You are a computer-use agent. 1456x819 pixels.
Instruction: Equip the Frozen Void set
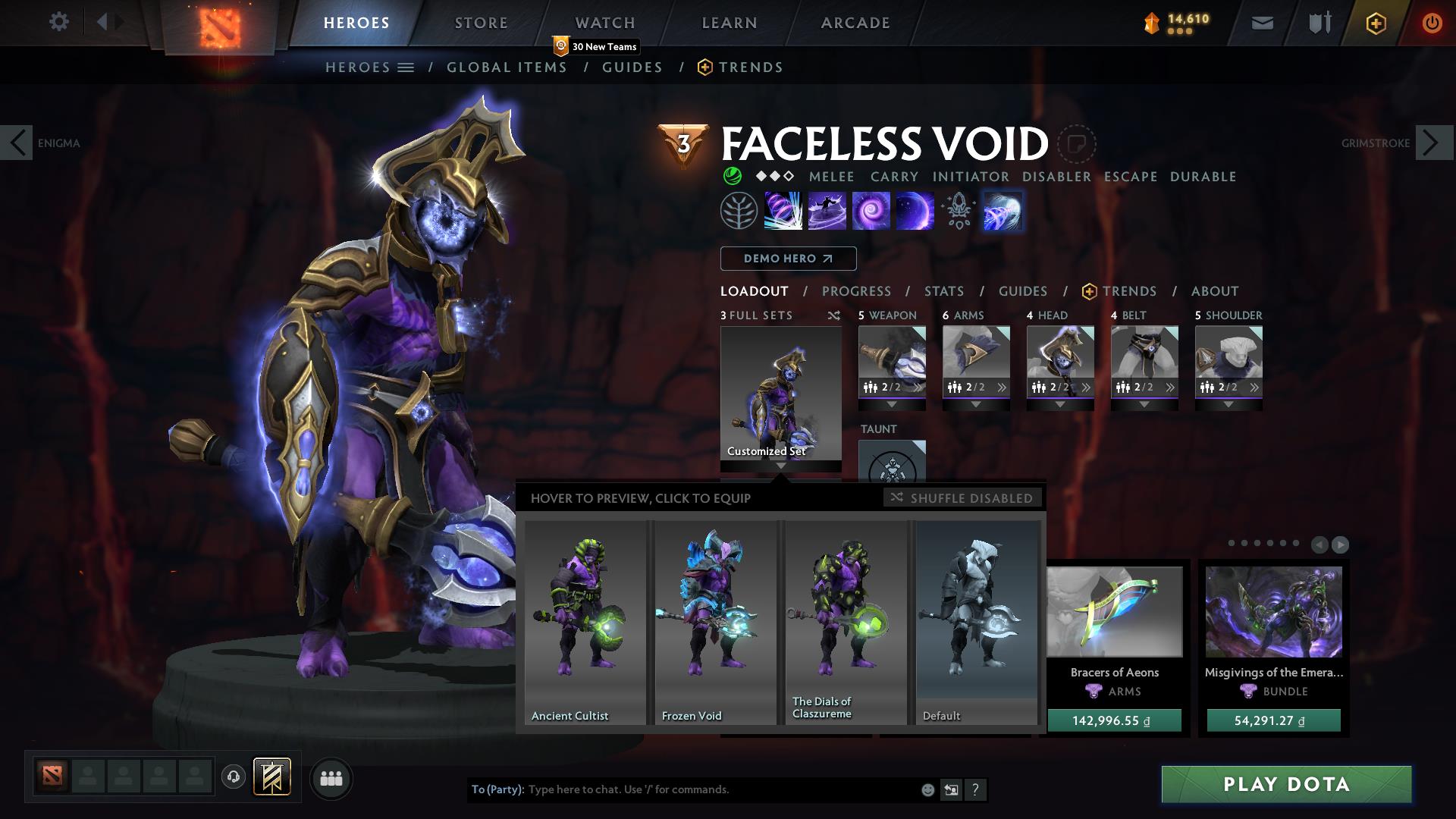(x=715, y=622)
